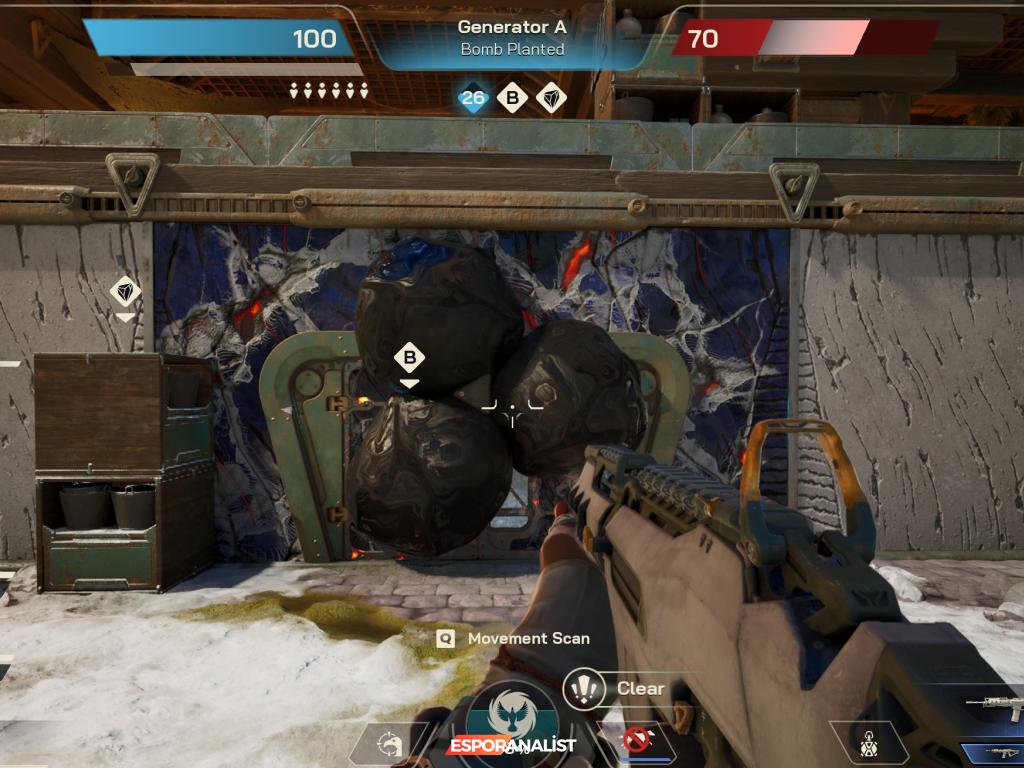
Task: Select the crossed-out red circle ability slot
Action: (635, 741)
